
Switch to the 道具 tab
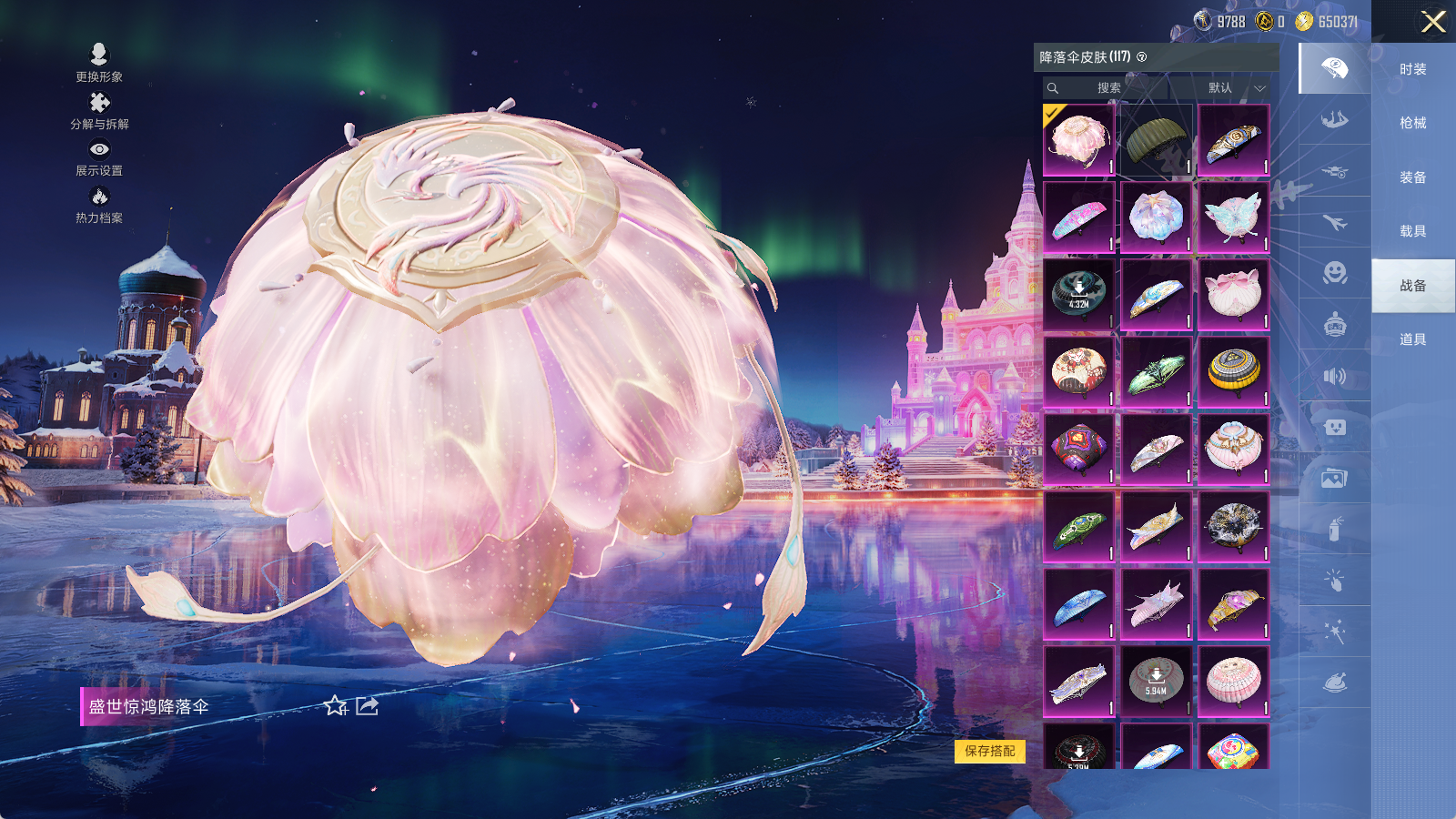point(1412,339)
